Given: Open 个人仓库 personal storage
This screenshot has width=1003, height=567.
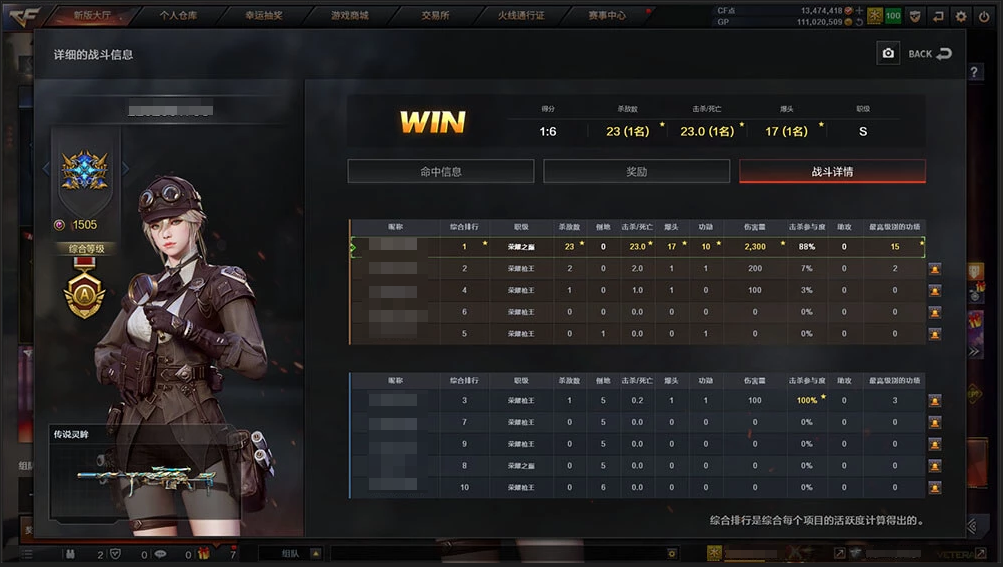Looking at the screenshot, I should pyautogui.click(x=180, y=16).
